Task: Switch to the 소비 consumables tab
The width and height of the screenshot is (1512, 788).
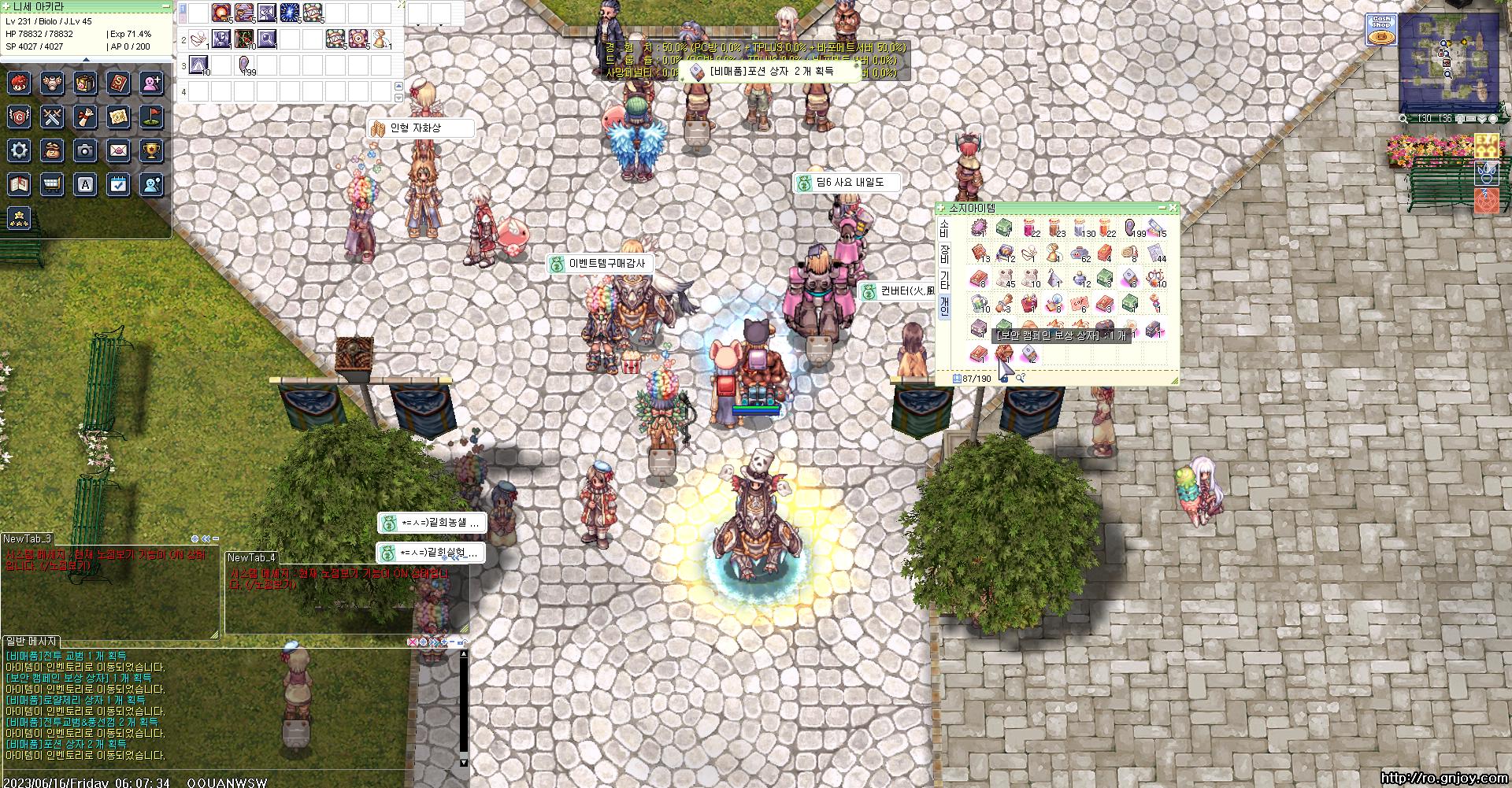Action: 944,228
